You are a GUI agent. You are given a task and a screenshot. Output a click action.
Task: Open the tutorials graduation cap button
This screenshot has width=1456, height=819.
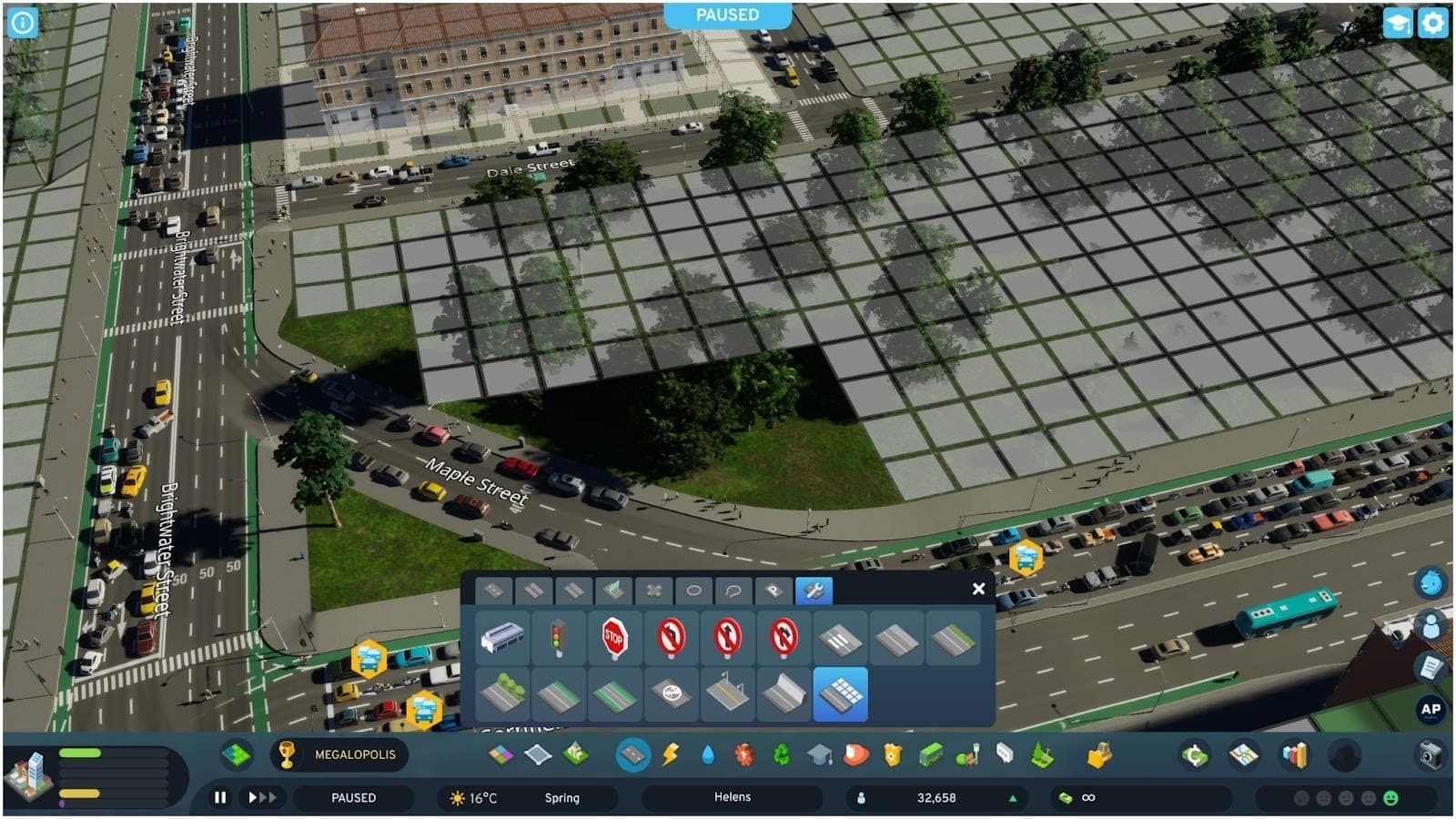coord(1397,23)
